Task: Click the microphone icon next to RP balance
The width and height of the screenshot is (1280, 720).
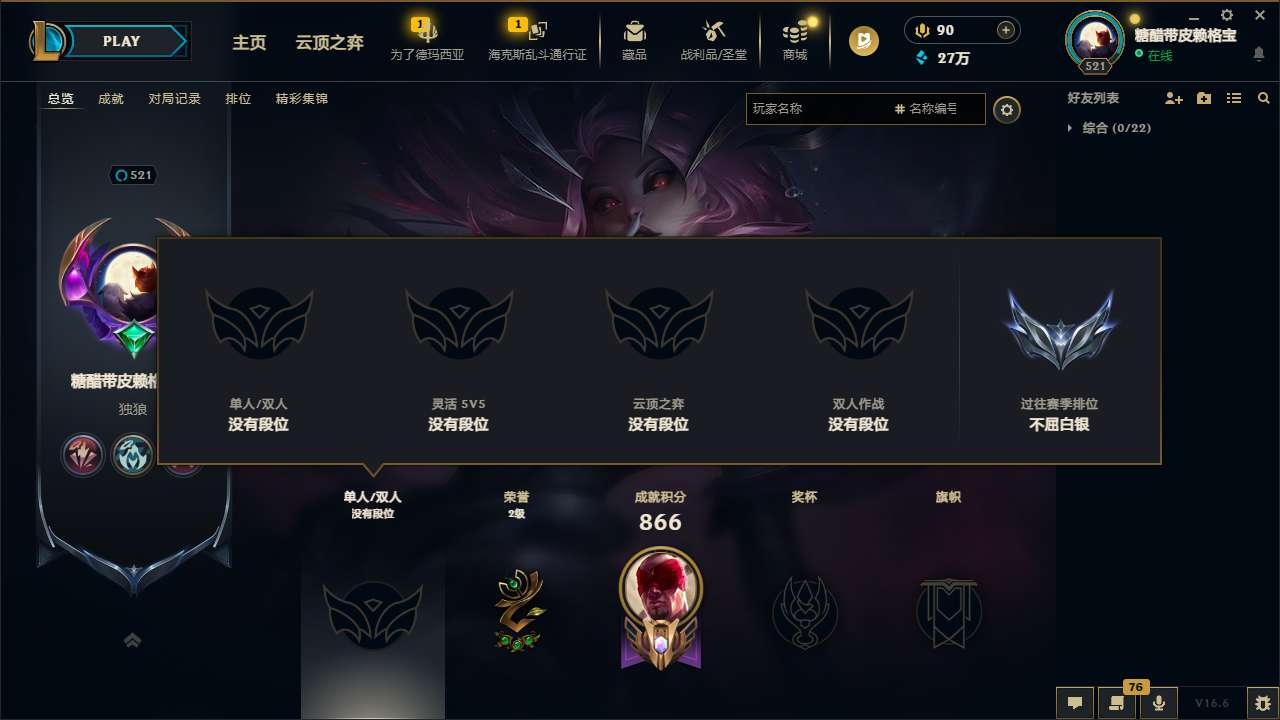Action: pos(921,30)
